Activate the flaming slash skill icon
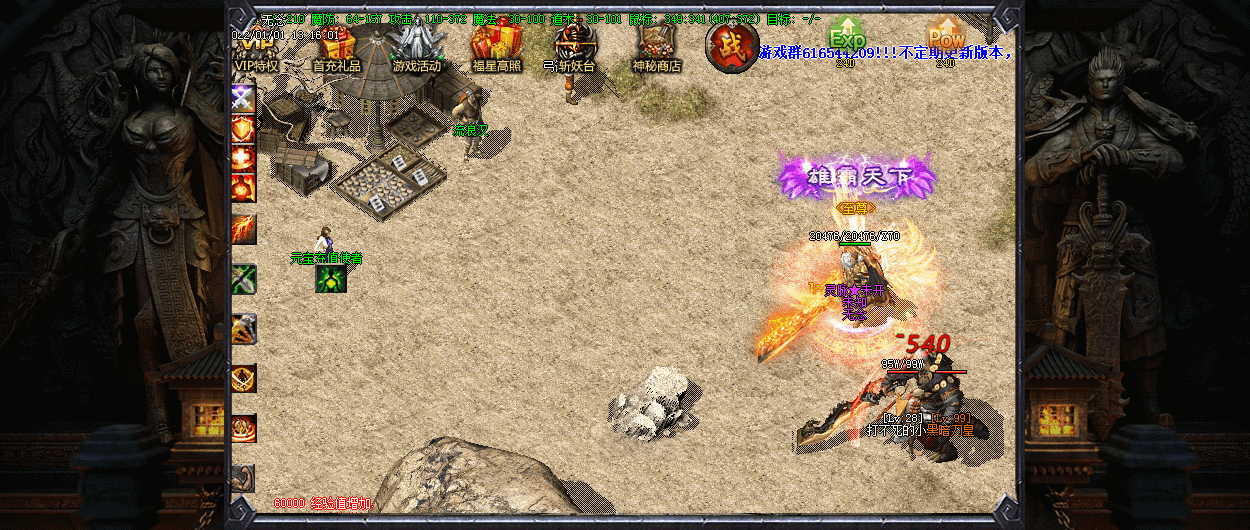This screenshot has height=530, width=1250. (243, 229)
